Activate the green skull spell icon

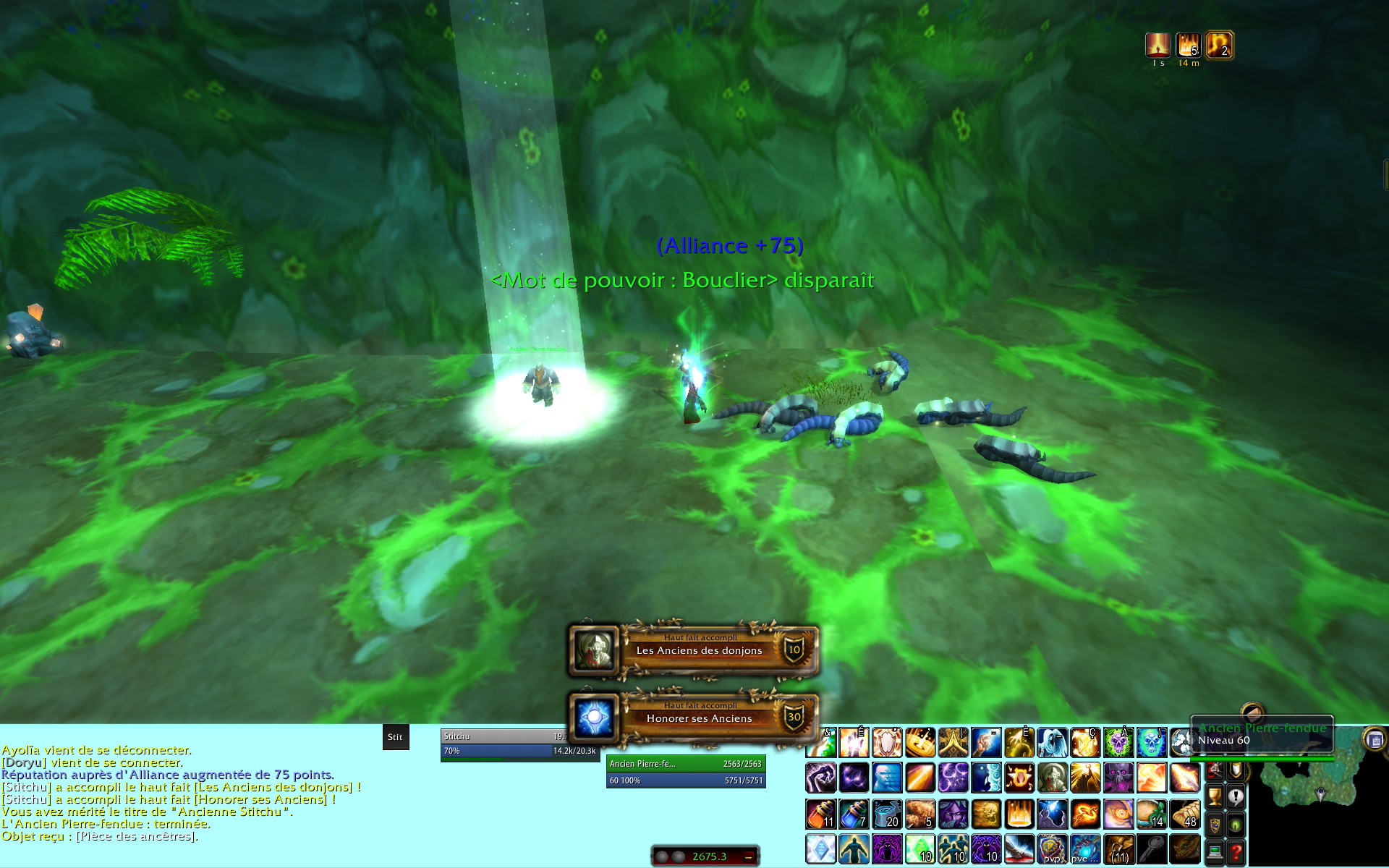(1118, 743)
